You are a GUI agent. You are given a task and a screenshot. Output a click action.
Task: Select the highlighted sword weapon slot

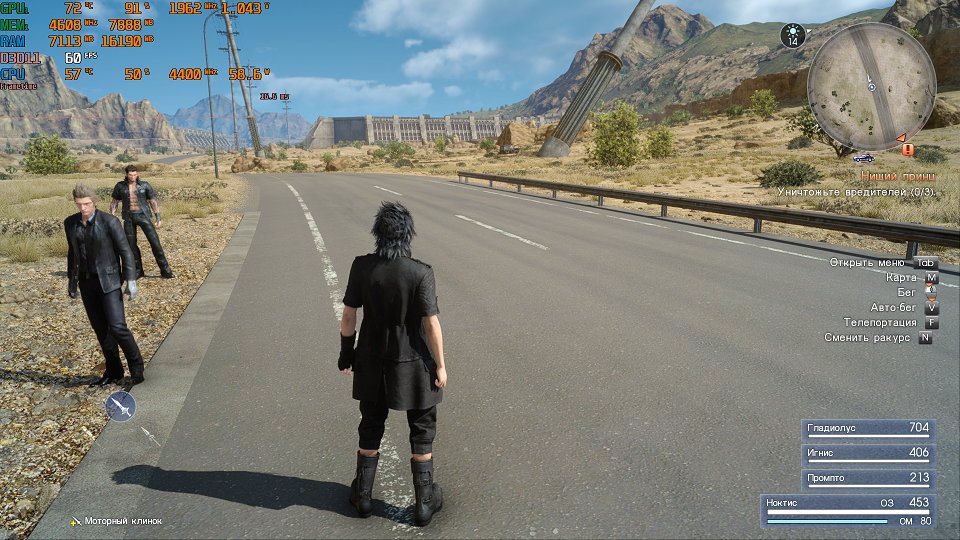click(x=120, y=406)
